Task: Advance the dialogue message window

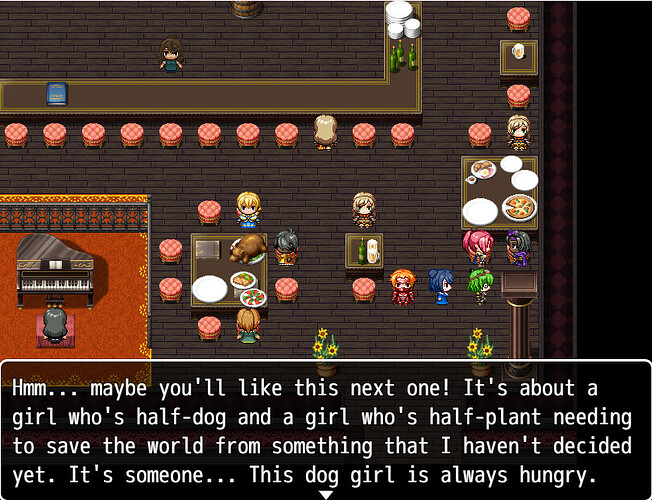Action: 325,430
